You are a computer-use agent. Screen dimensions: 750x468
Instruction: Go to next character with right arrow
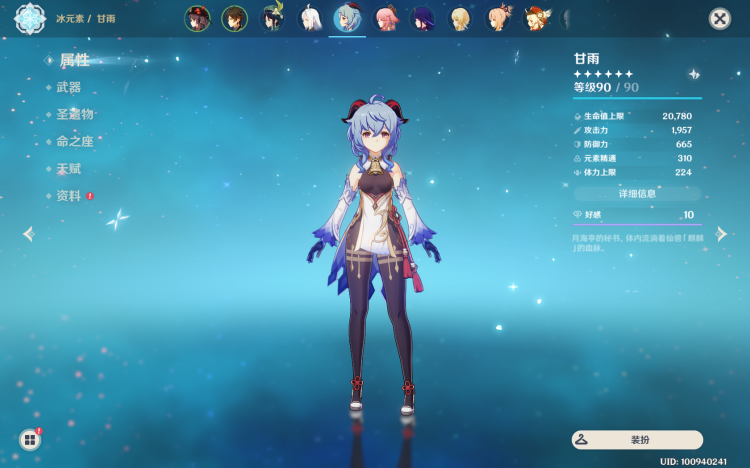coord(721,234)
